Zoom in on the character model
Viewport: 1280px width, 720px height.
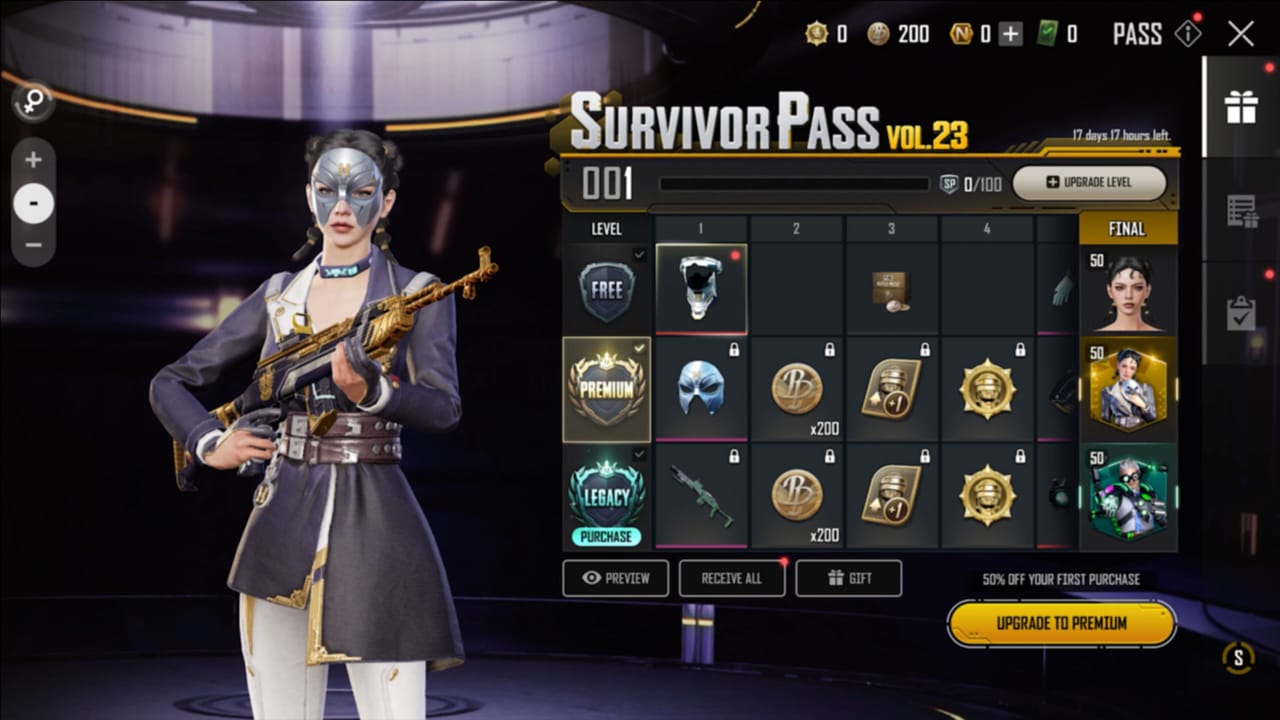34,160
